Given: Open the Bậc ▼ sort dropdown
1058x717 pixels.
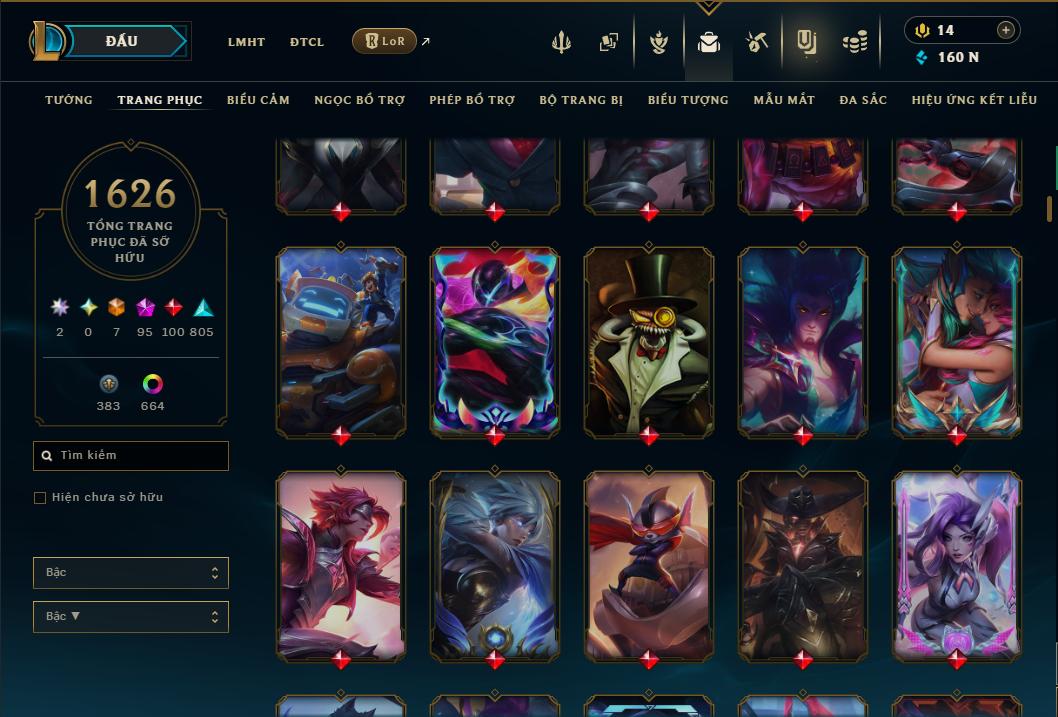Looking at the screenshot, I should (131, 617).
